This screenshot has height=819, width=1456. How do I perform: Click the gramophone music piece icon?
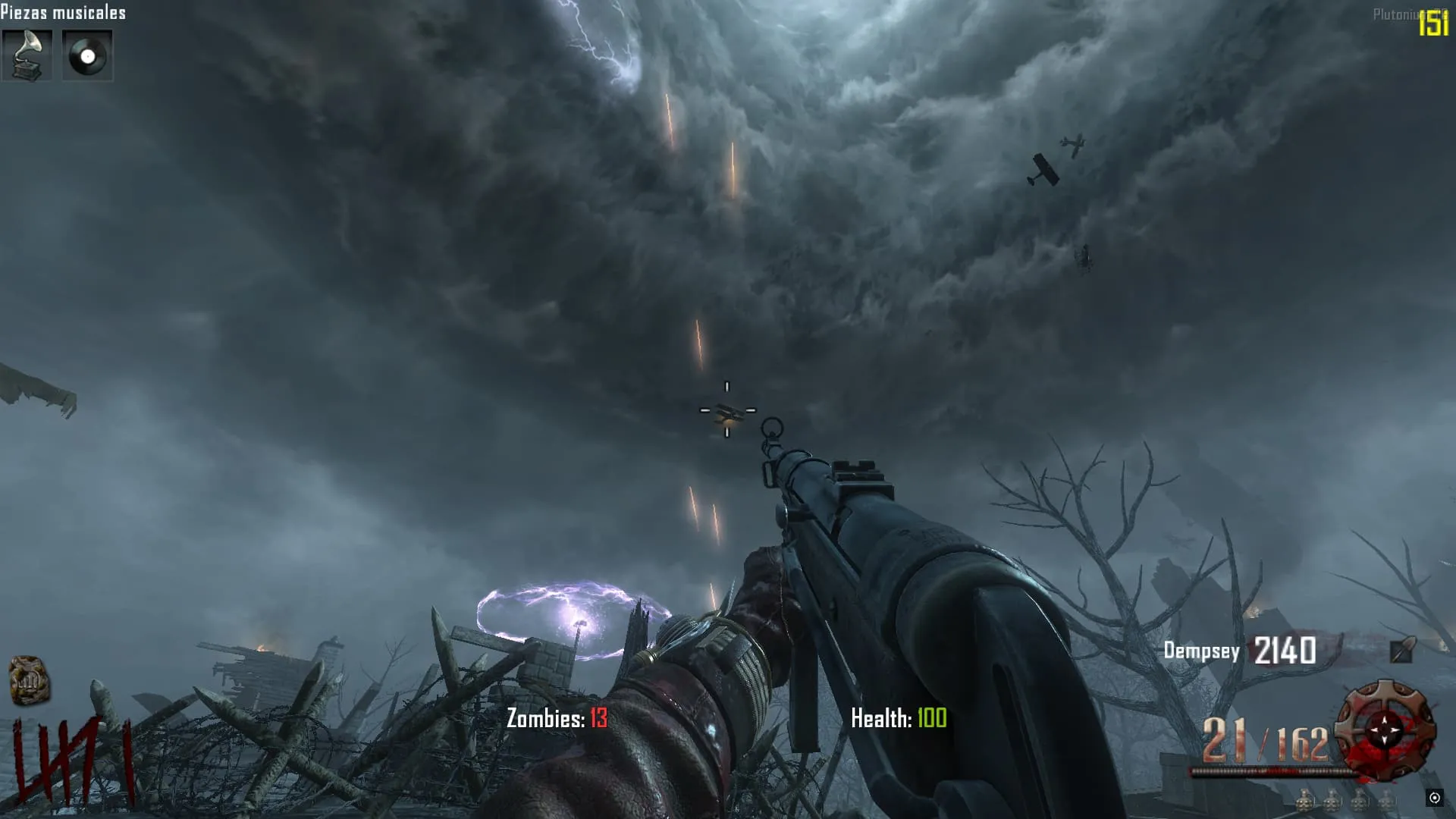click(27, 55)
